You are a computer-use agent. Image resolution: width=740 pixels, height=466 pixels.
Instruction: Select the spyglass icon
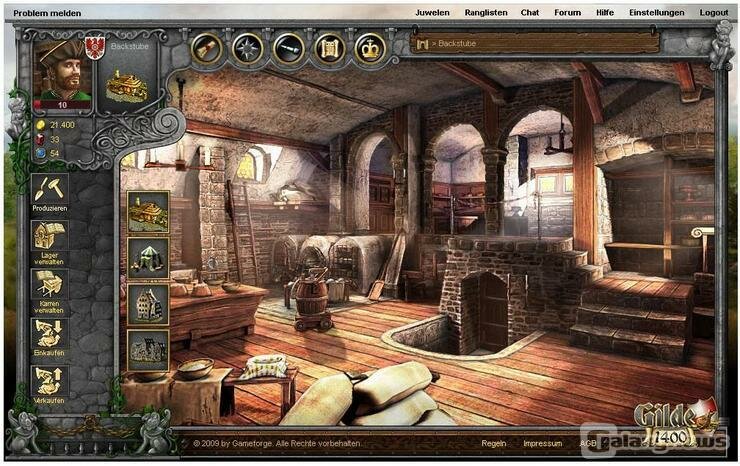point(288,47)
